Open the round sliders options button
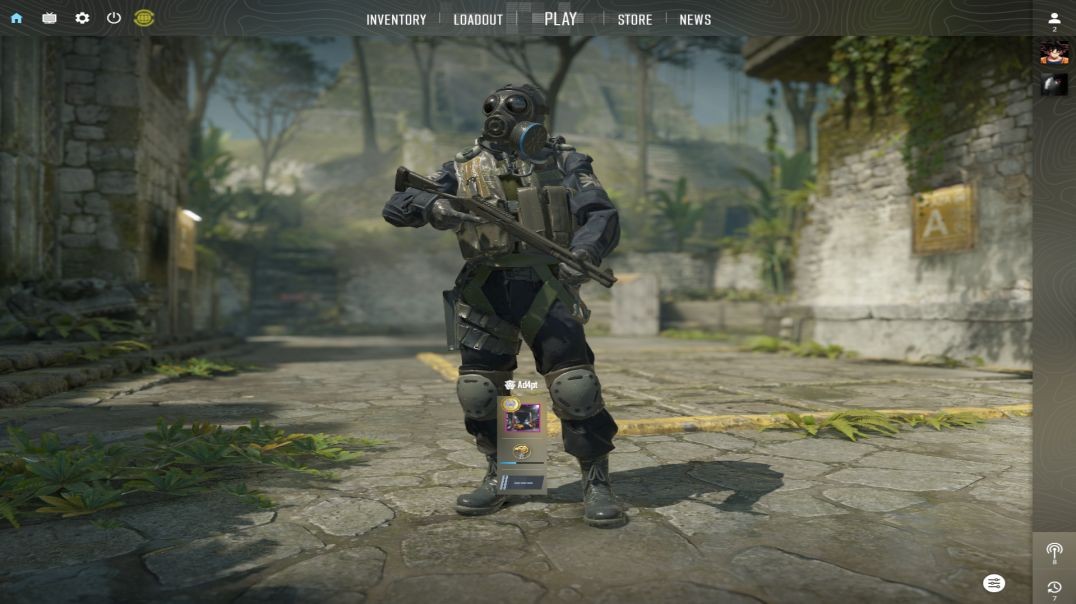The image size is (1076, 604). 994,583
